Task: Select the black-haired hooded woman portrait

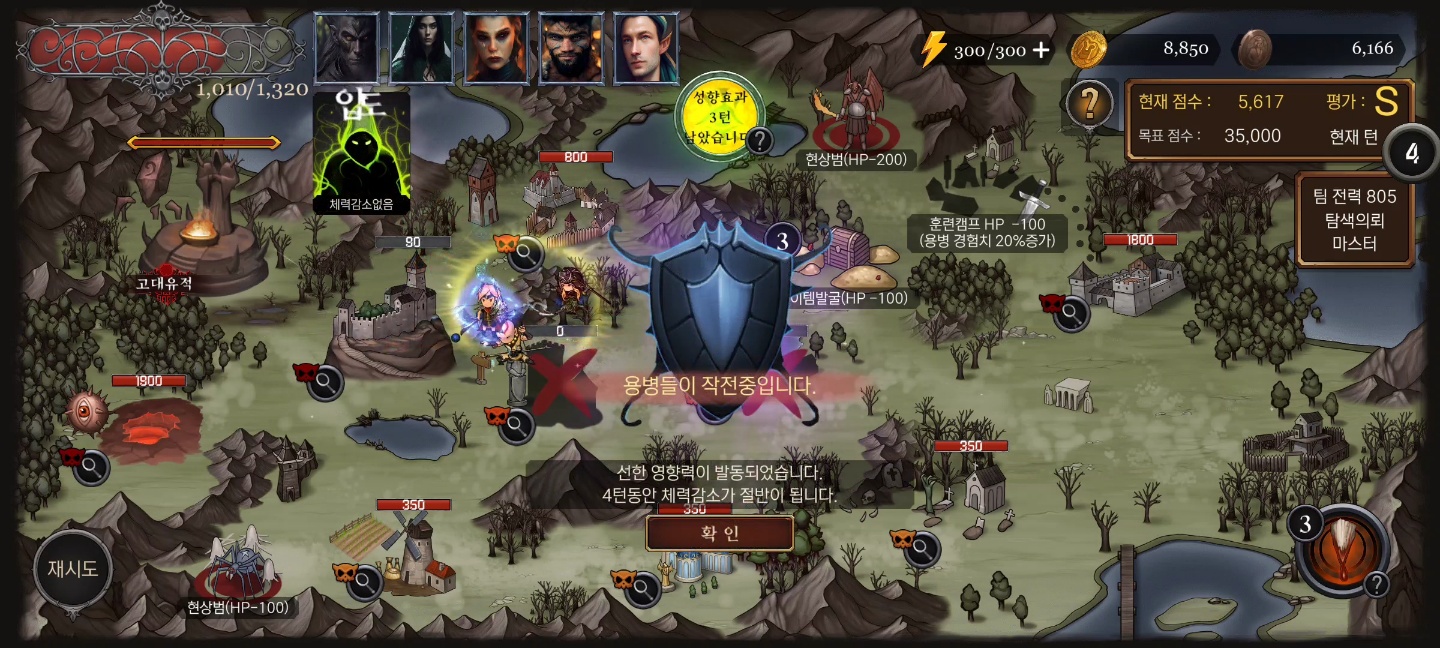Action: click(421, 48)
